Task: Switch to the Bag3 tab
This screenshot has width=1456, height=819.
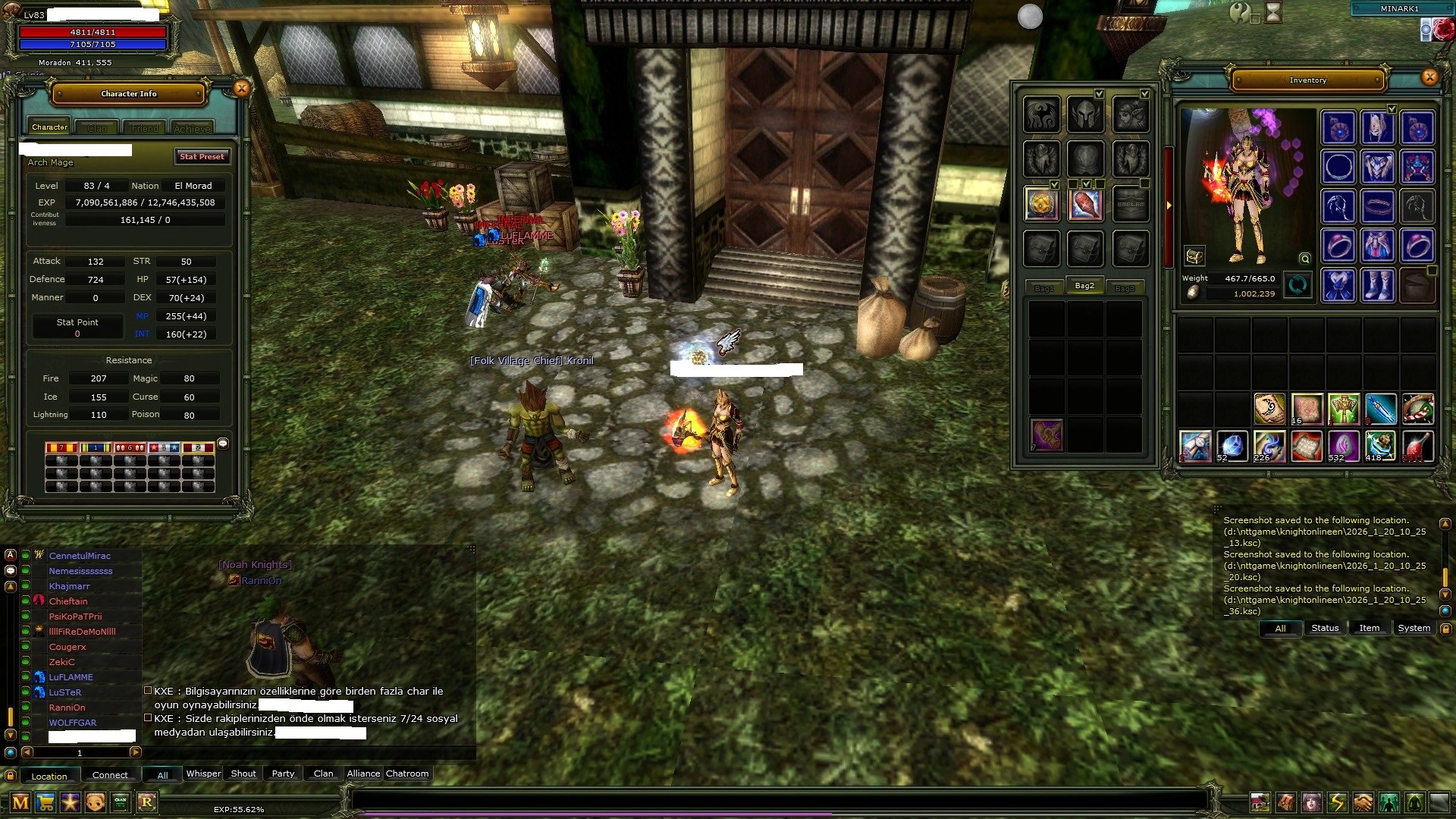Action: (1125, 288)
